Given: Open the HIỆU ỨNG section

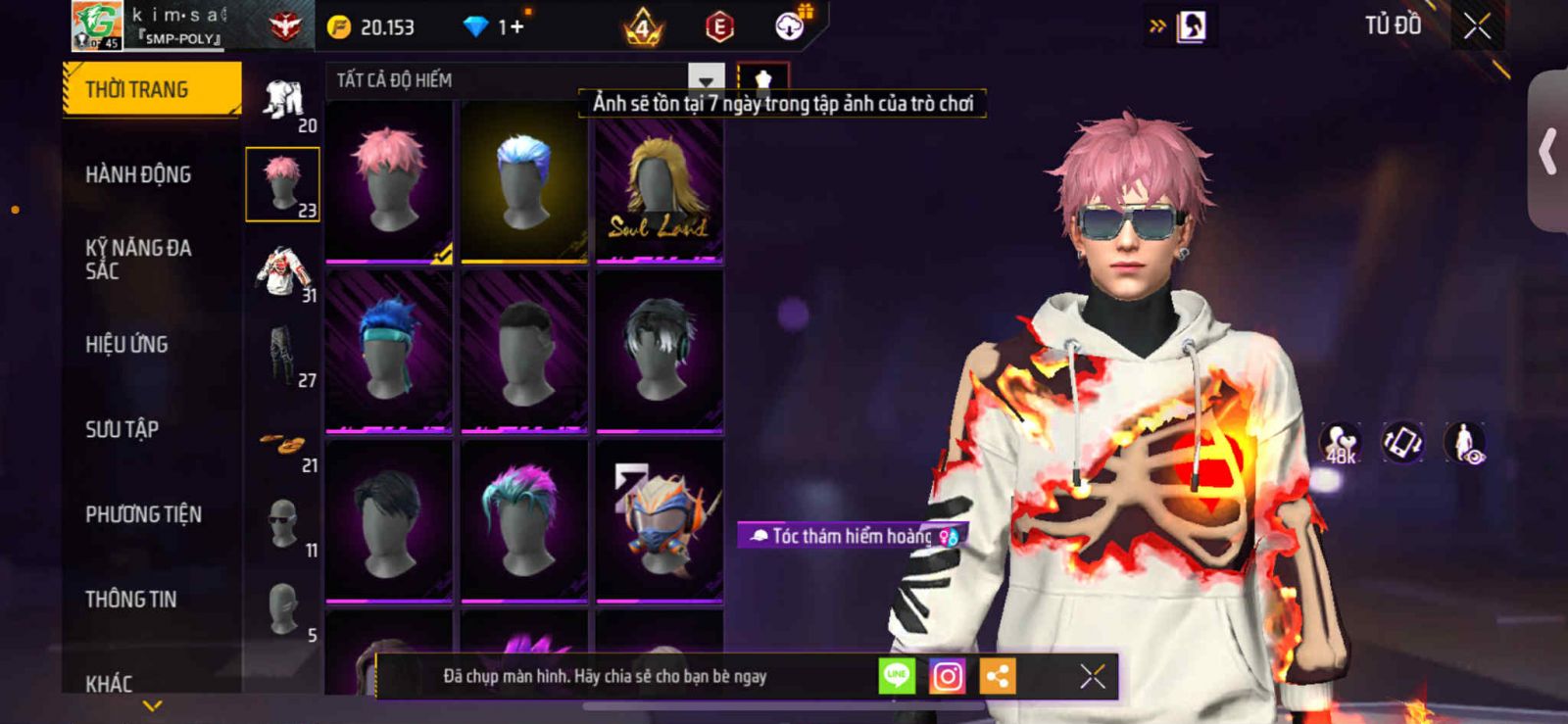Looking at the screenshot, I should (126, 345).
